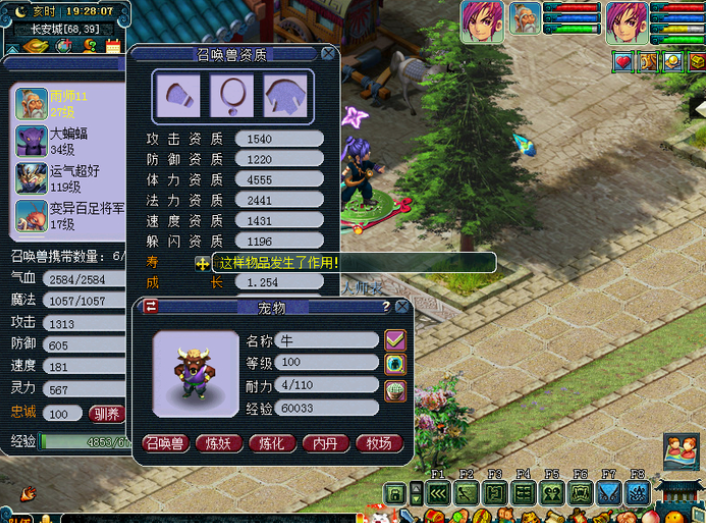Image resolution: width=706 pixels, height=523 pixels.
Task: Click the 召唤兽 button in pet window
Action: point(166,443)
